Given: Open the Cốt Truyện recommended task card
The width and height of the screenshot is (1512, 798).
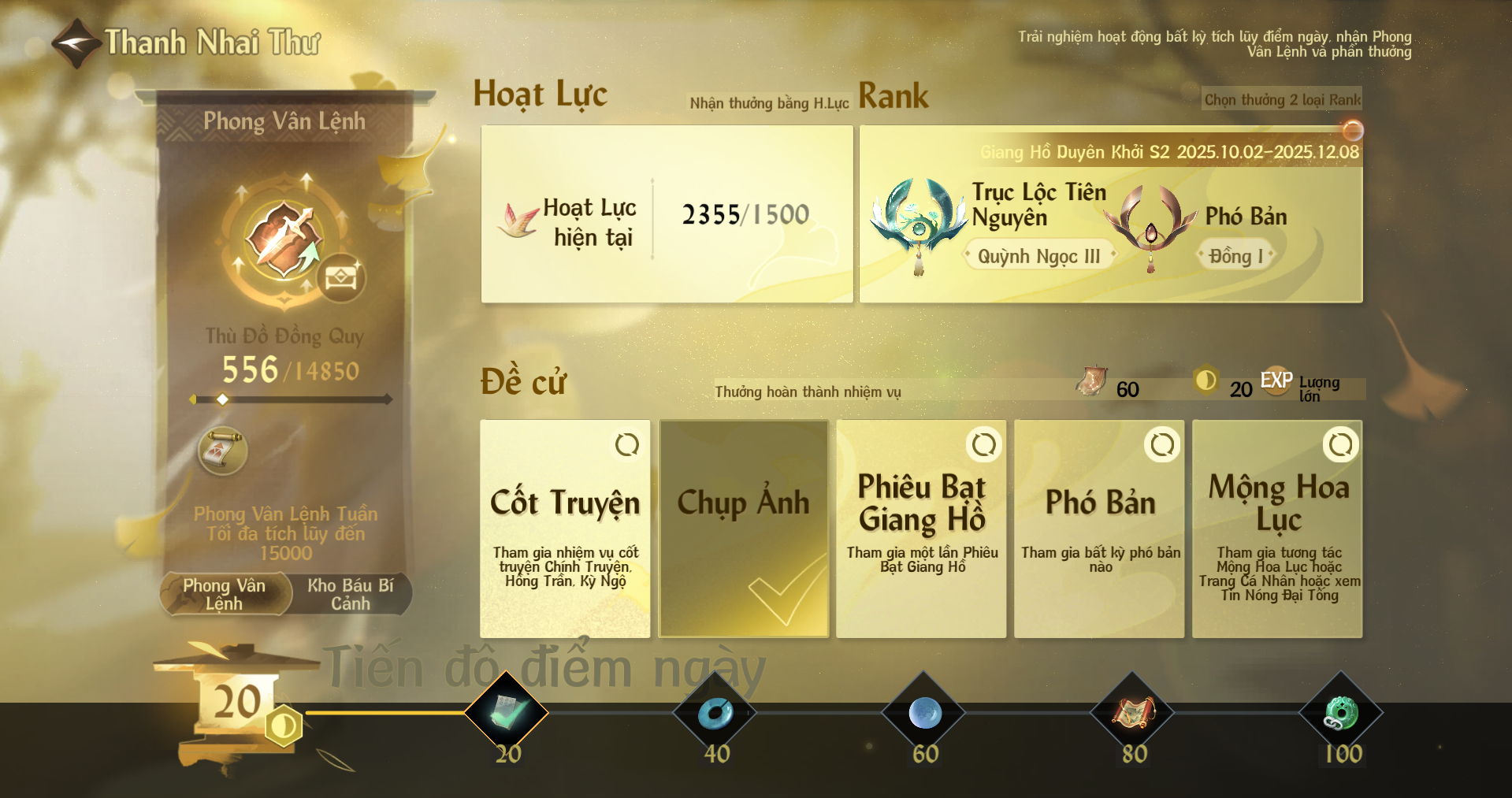Looking at the screenshot, I should coord(565,529).
